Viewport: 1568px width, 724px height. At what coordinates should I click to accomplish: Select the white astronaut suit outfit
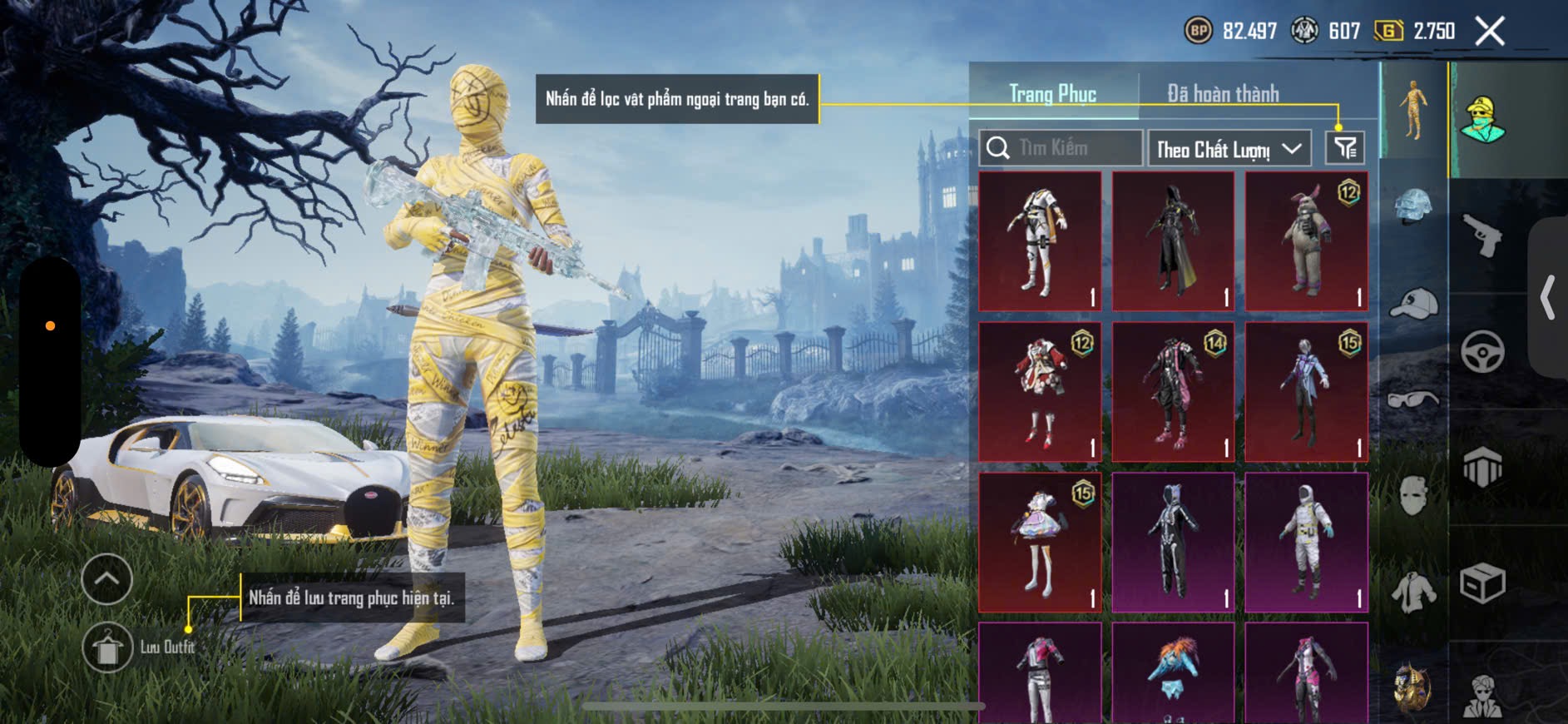coord(1306,543)
